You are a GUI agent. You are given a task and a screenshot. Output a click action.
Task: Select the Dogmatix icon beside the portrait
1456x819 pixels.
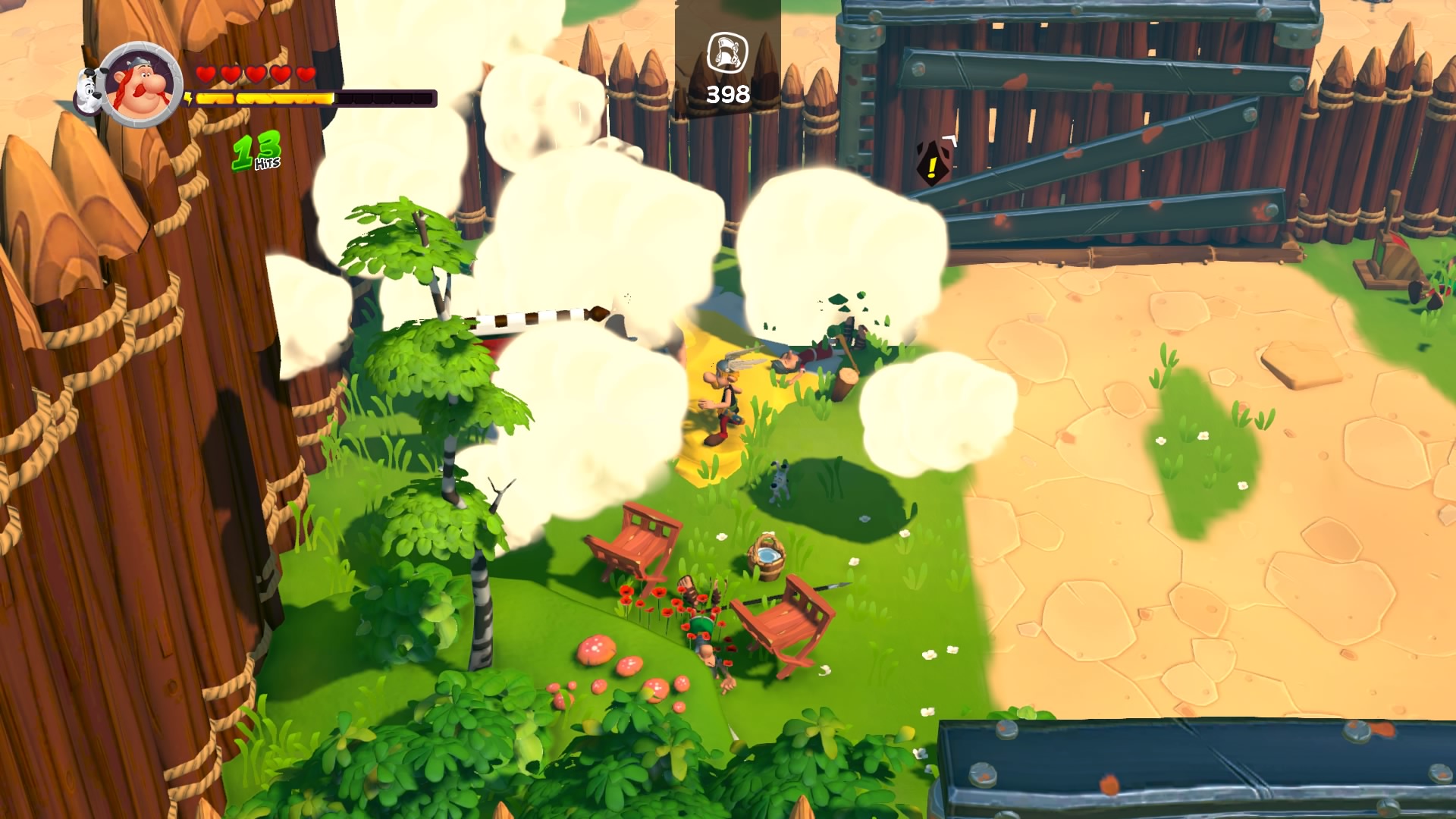point(88,90)
